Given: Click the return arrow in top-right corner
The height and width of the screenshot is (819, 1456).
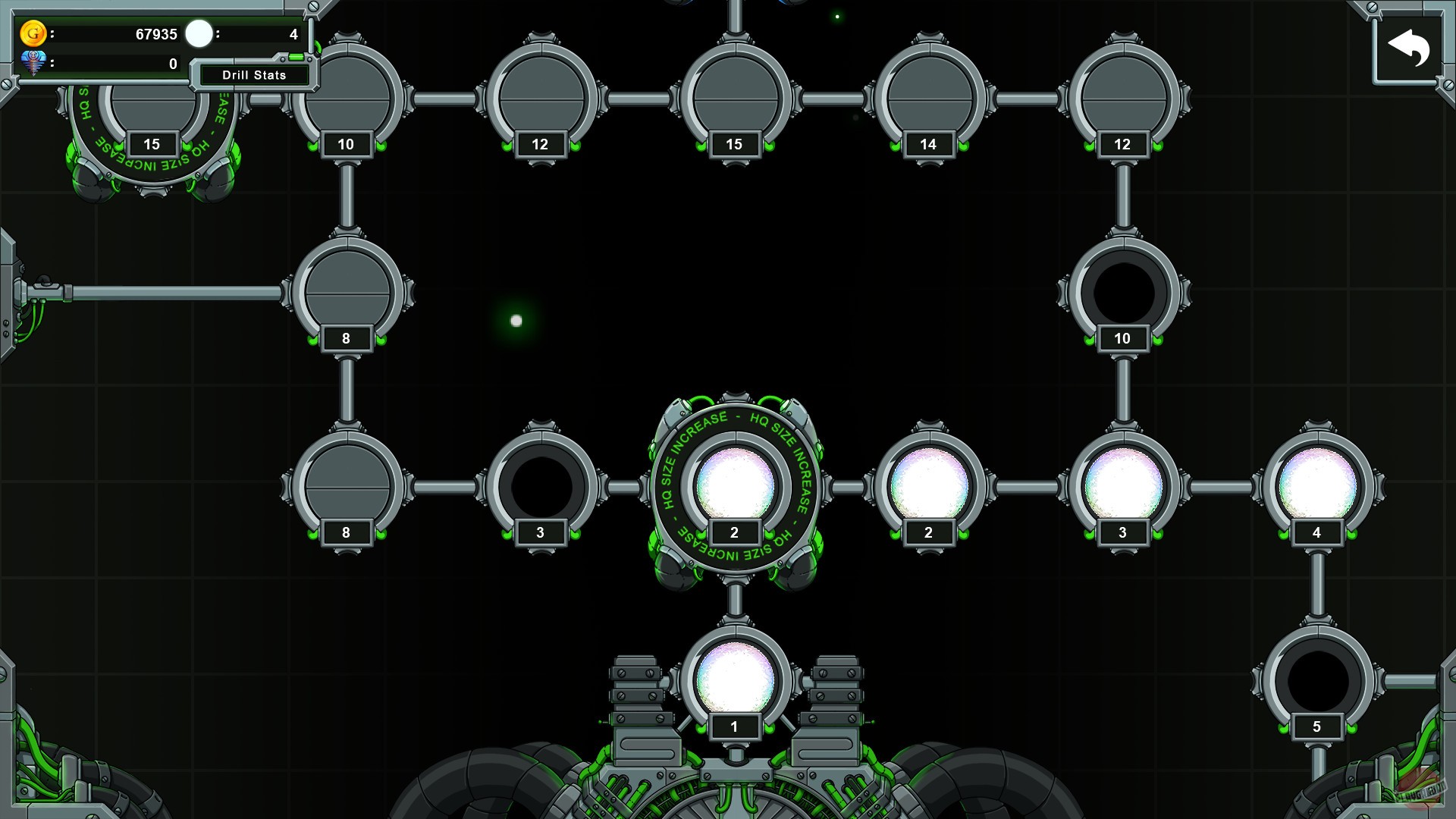Looking at the screenshot, I should [x=1408, y=47].
